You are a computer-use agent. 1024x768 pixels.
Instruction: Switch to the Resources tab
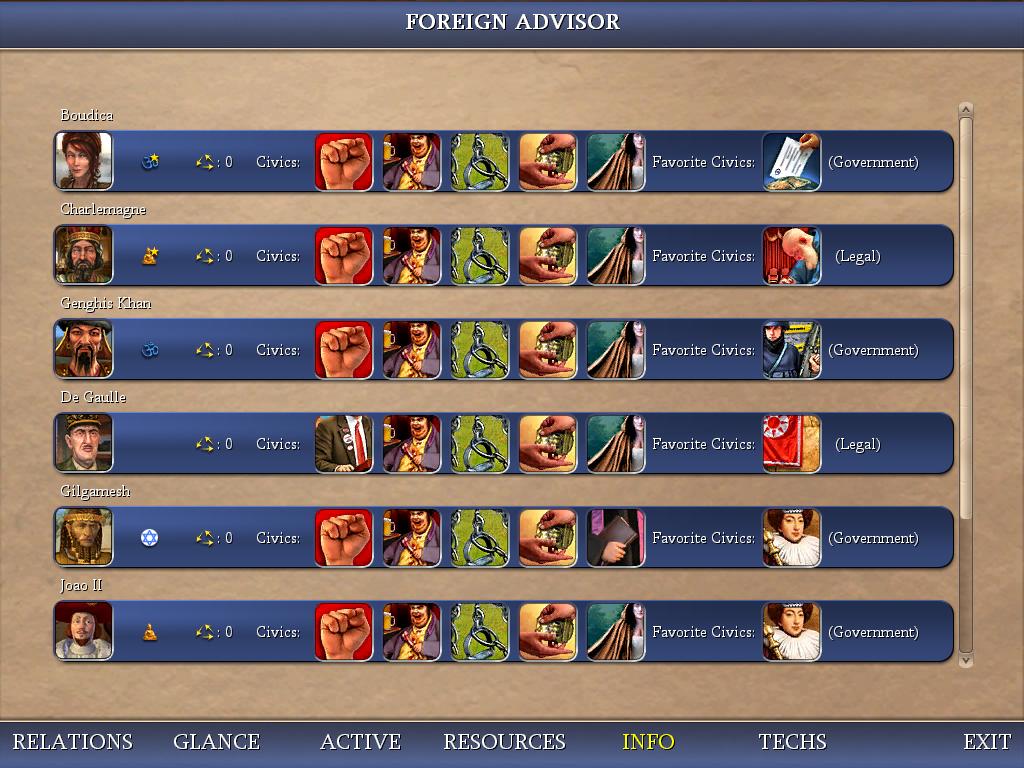(x=504, y=742)
